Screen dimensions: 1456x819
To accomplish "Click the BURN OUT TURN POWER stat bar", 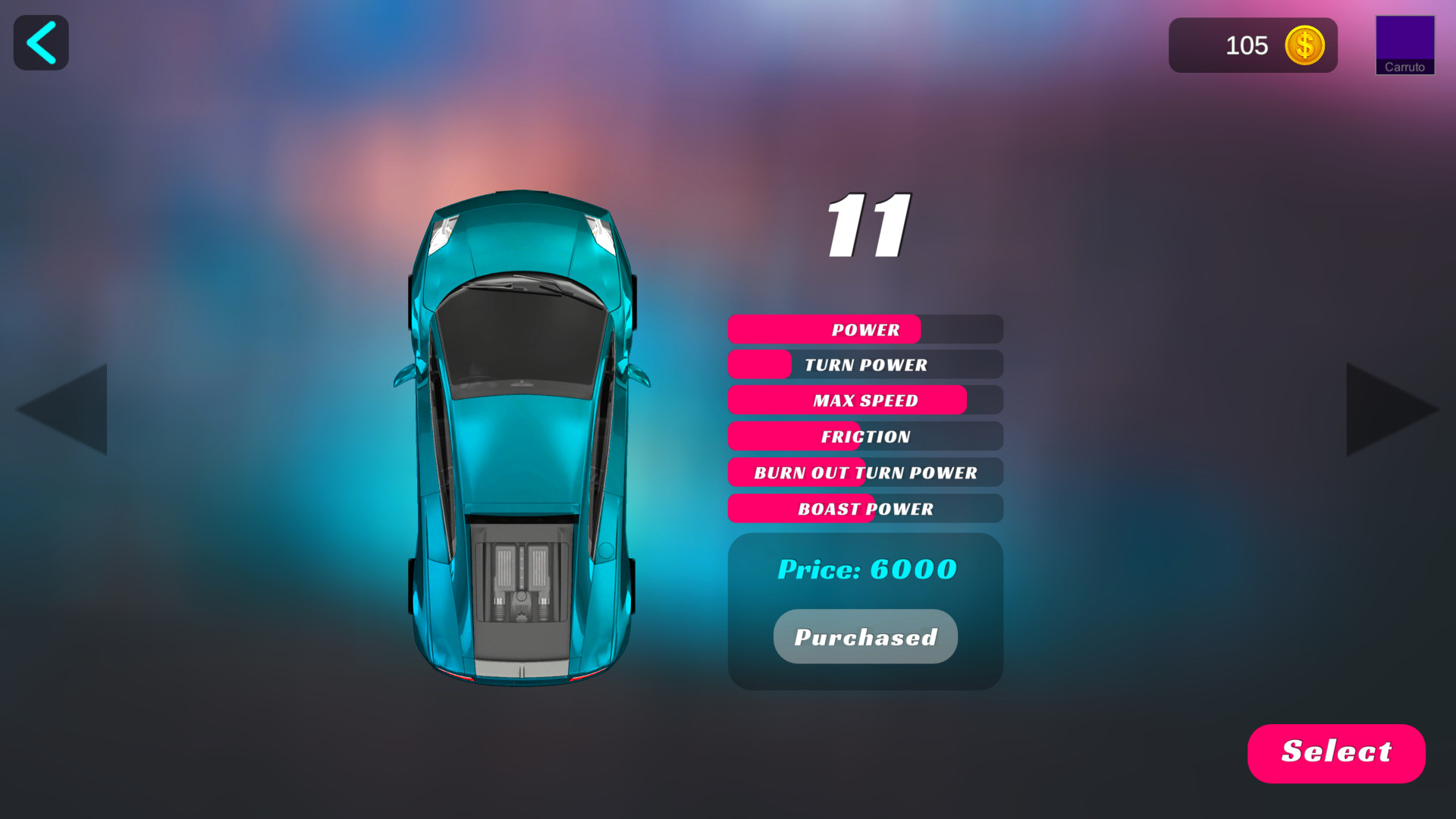I will point(864,472).
